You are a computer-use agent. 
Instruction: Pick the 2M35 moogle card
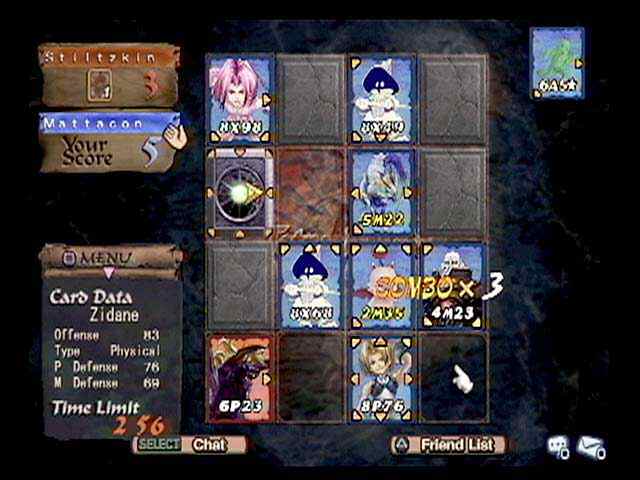click(383, 284)
